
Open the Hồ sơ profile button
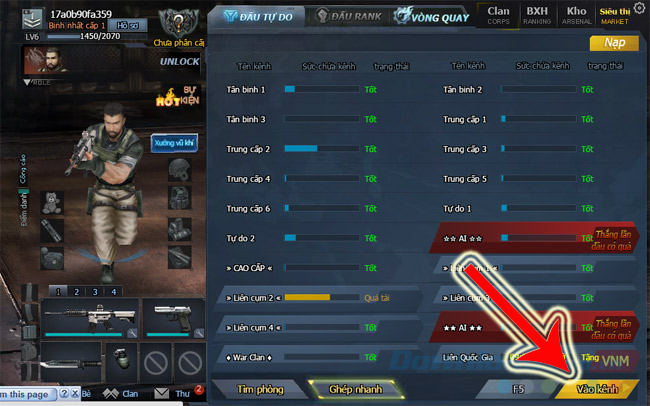(x=128, y=25)
